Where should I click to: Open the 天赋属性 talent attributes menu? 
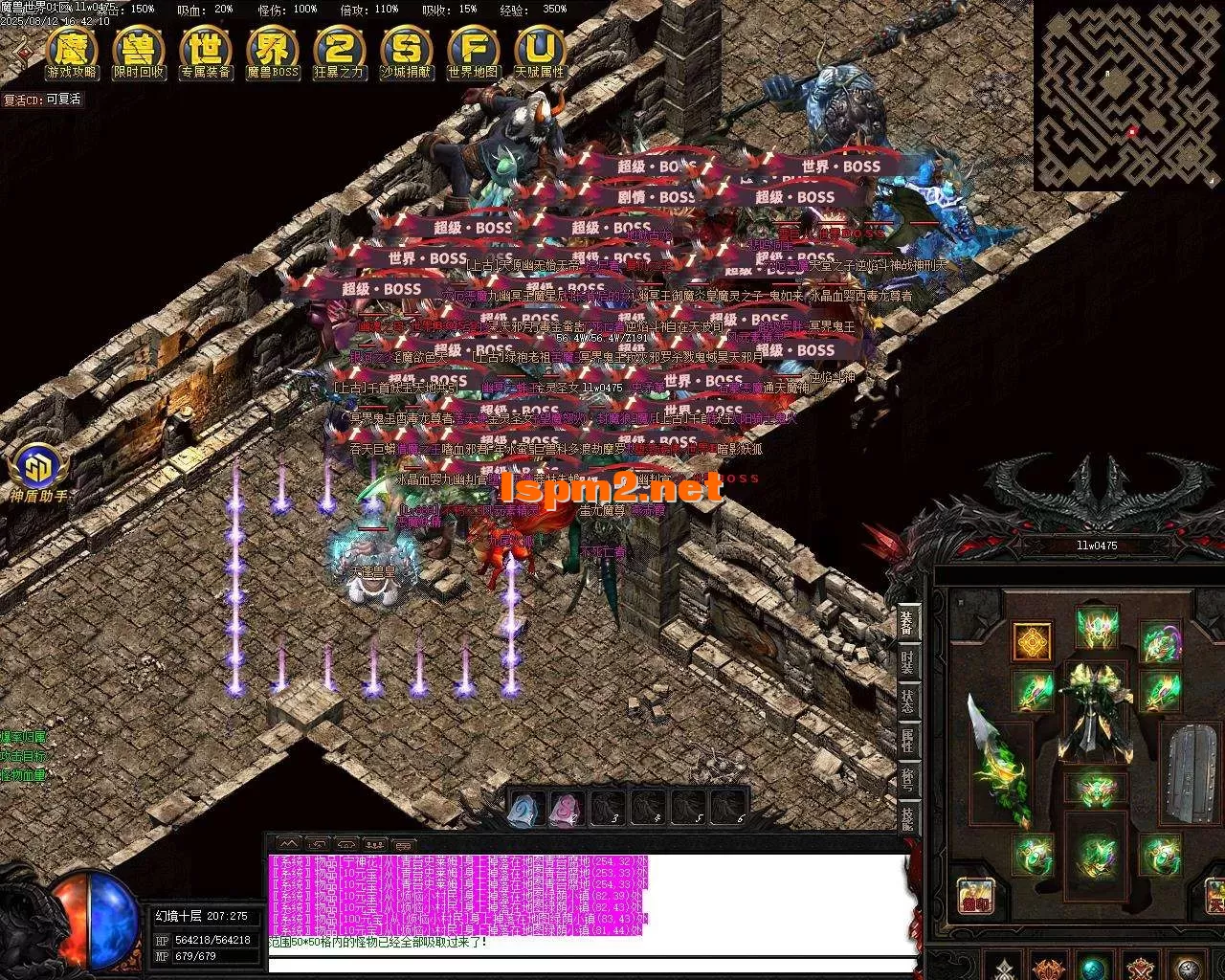[x=540, y=54]
